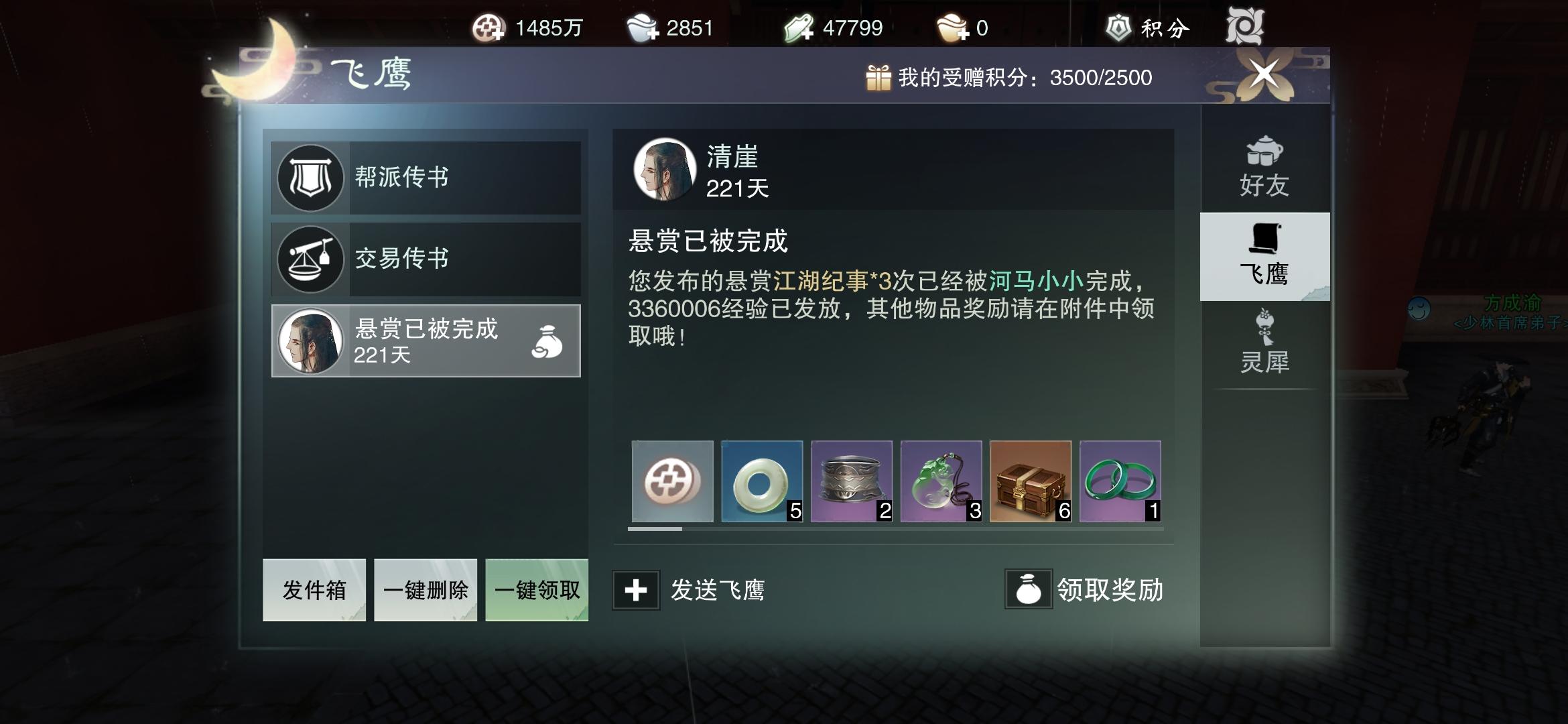
Task: Open the copper coin currency panel
Action: (488, 28)
